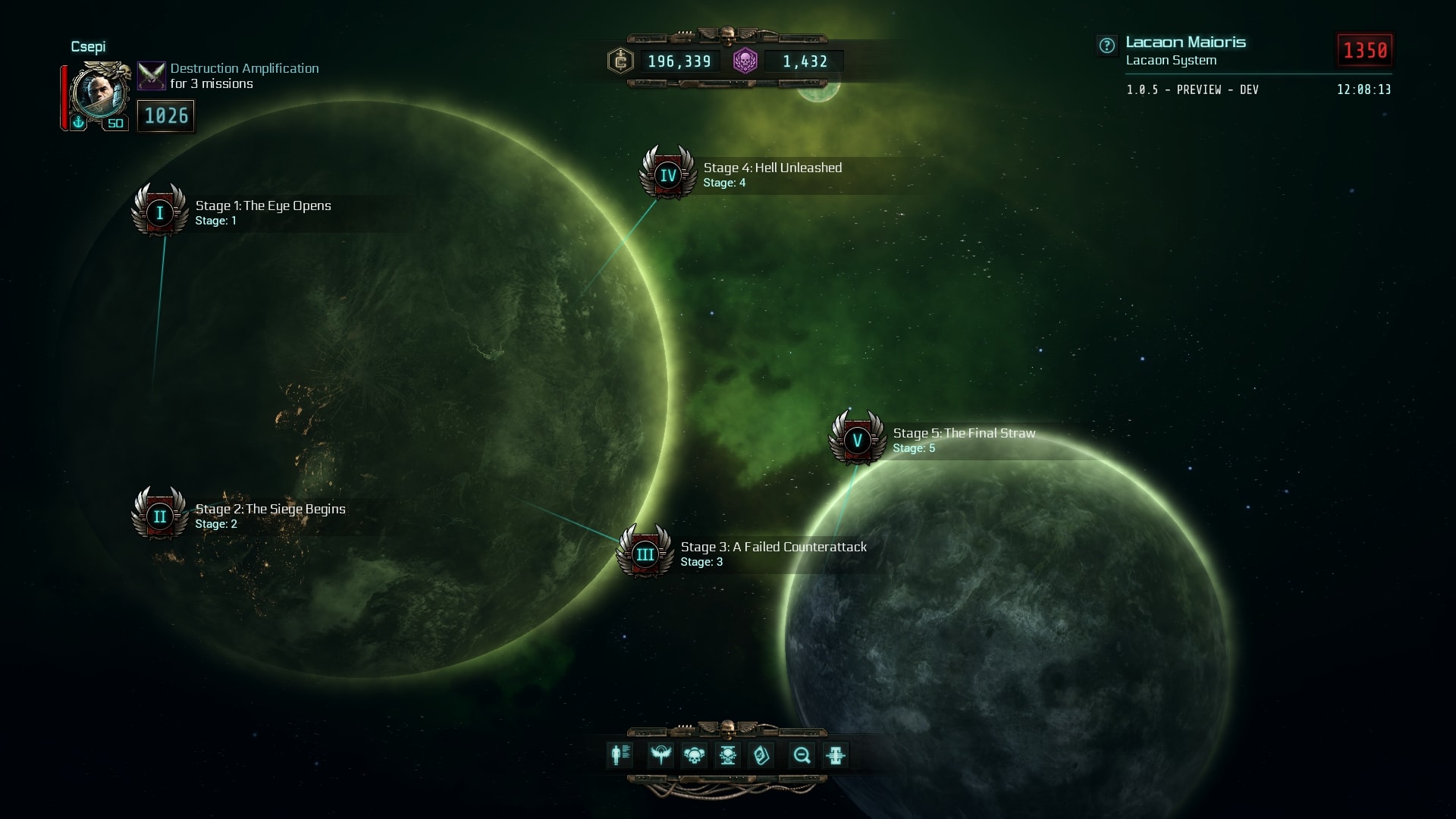Click the purple skull currency icon
The image size is (1456, 819).
tap(745, 61)
